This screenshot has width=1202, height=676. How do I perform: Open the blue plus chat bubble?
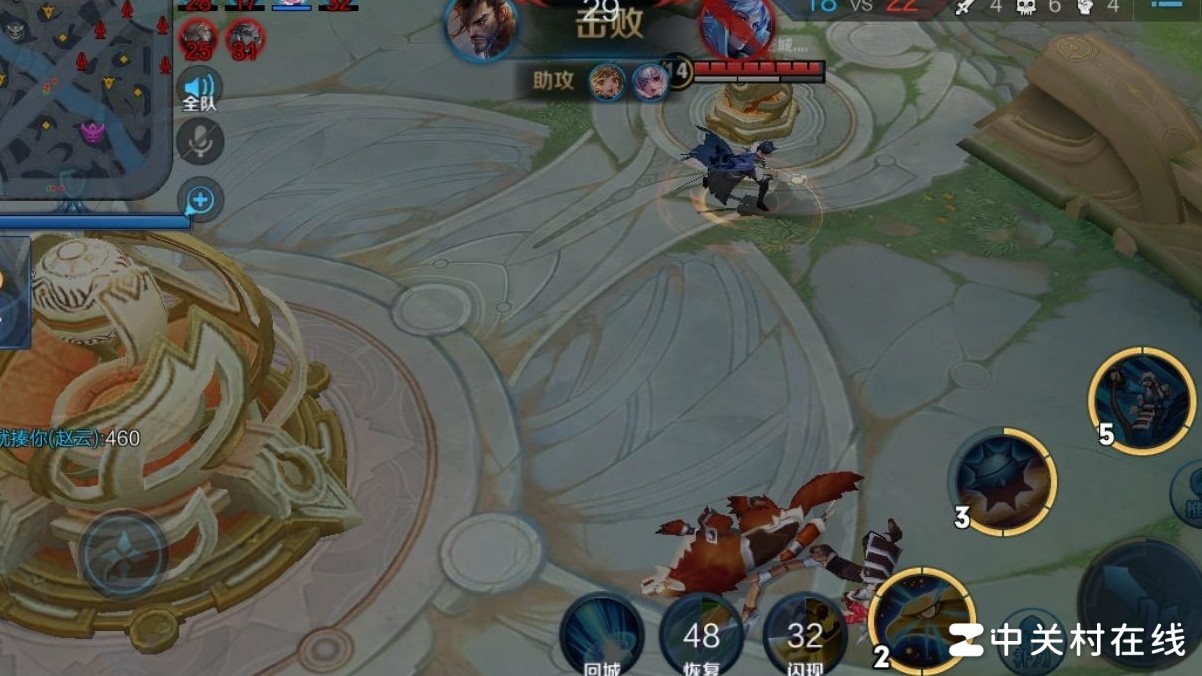[200, 200]
